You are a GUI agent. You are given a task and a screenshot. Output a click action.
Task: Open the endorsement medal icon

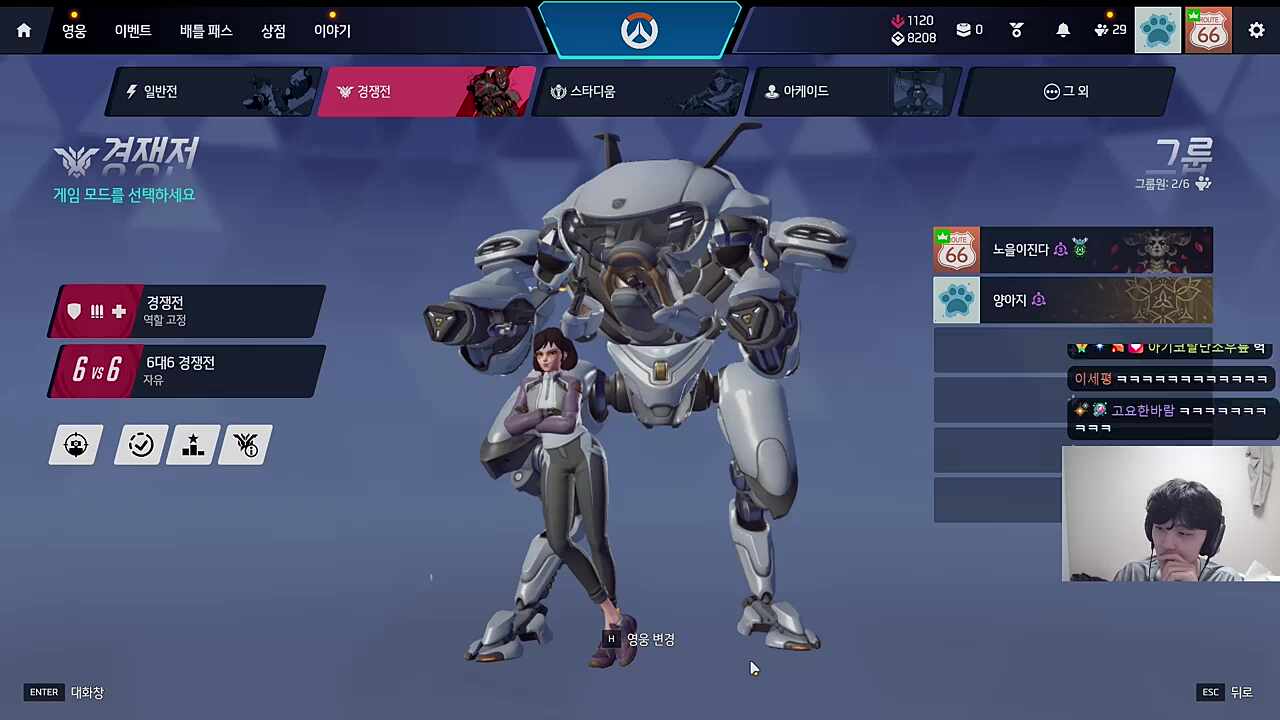point(1016,30)
